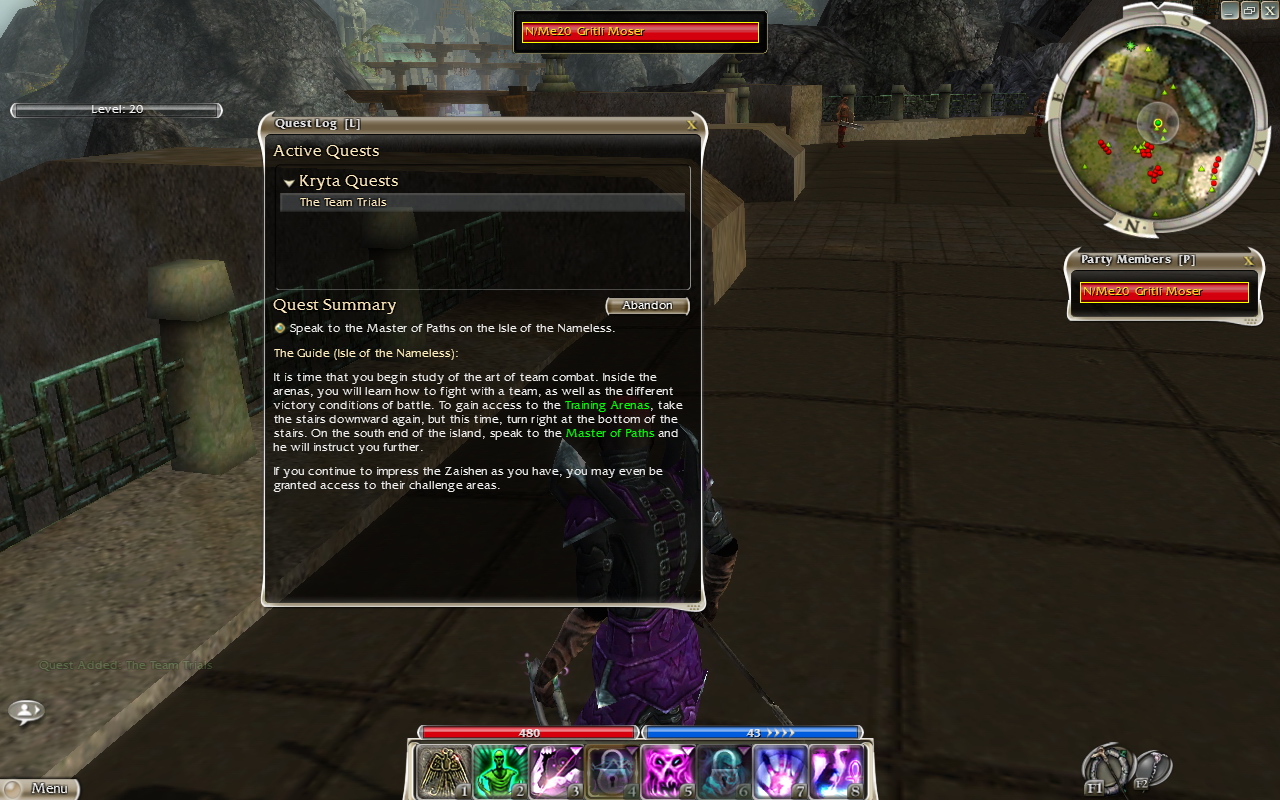Cast the pink skull skill
This screenshot has height=800, width=1280.
667,772
